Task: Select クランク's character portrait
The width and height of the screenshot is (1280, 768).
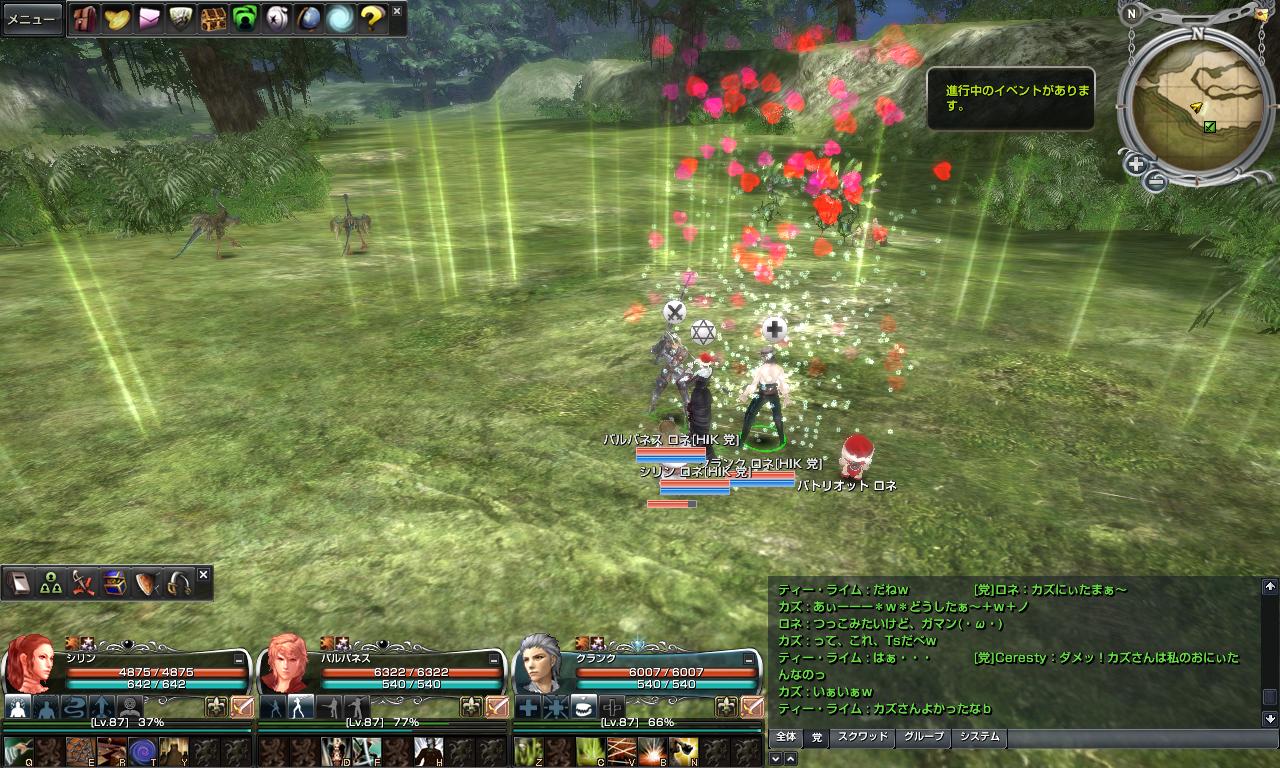Action: (x=541, y=665)
